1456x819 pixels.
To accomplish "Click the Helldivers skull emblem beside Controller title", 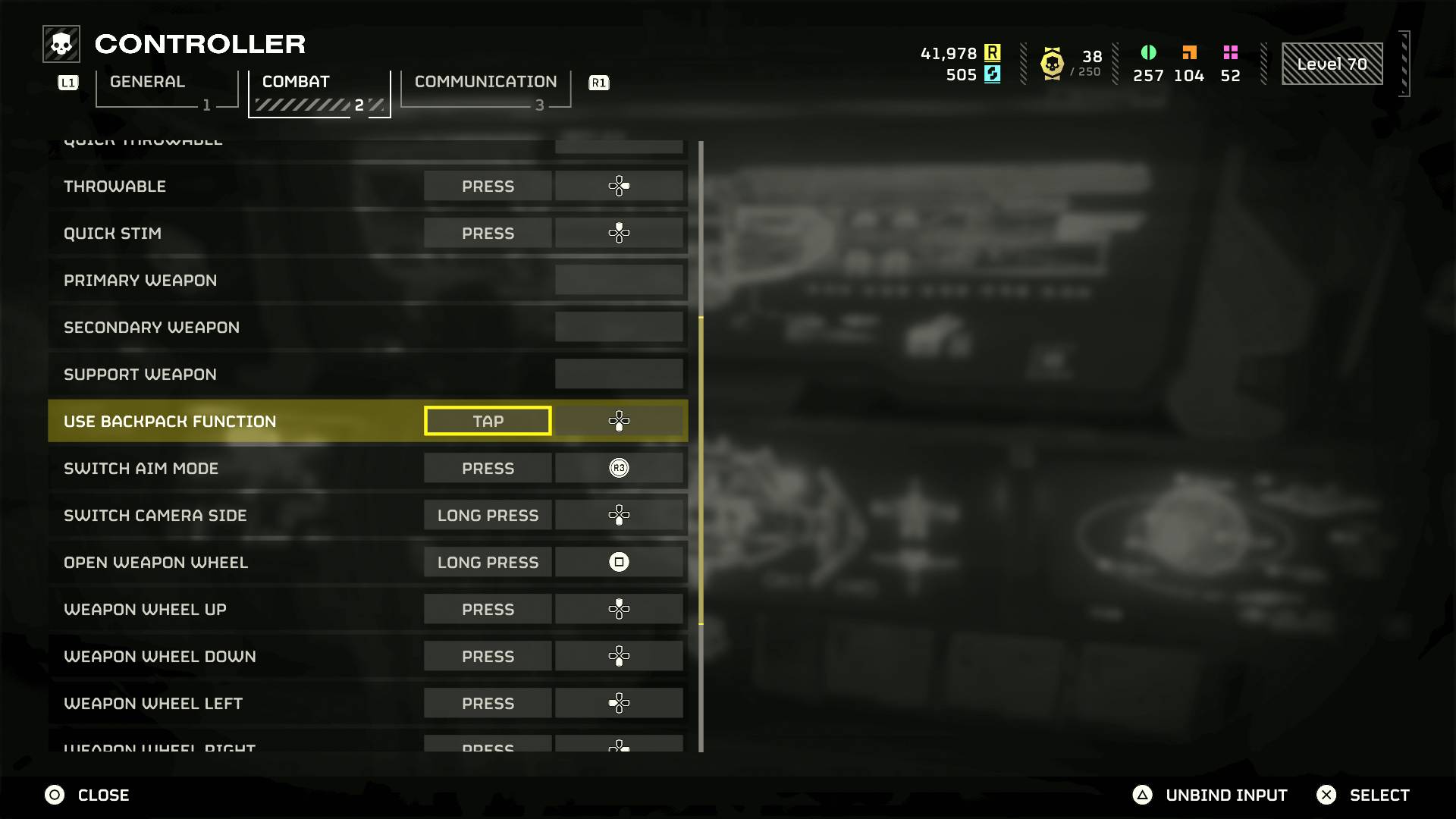I will pyautogui.click(x=60, y=43).
